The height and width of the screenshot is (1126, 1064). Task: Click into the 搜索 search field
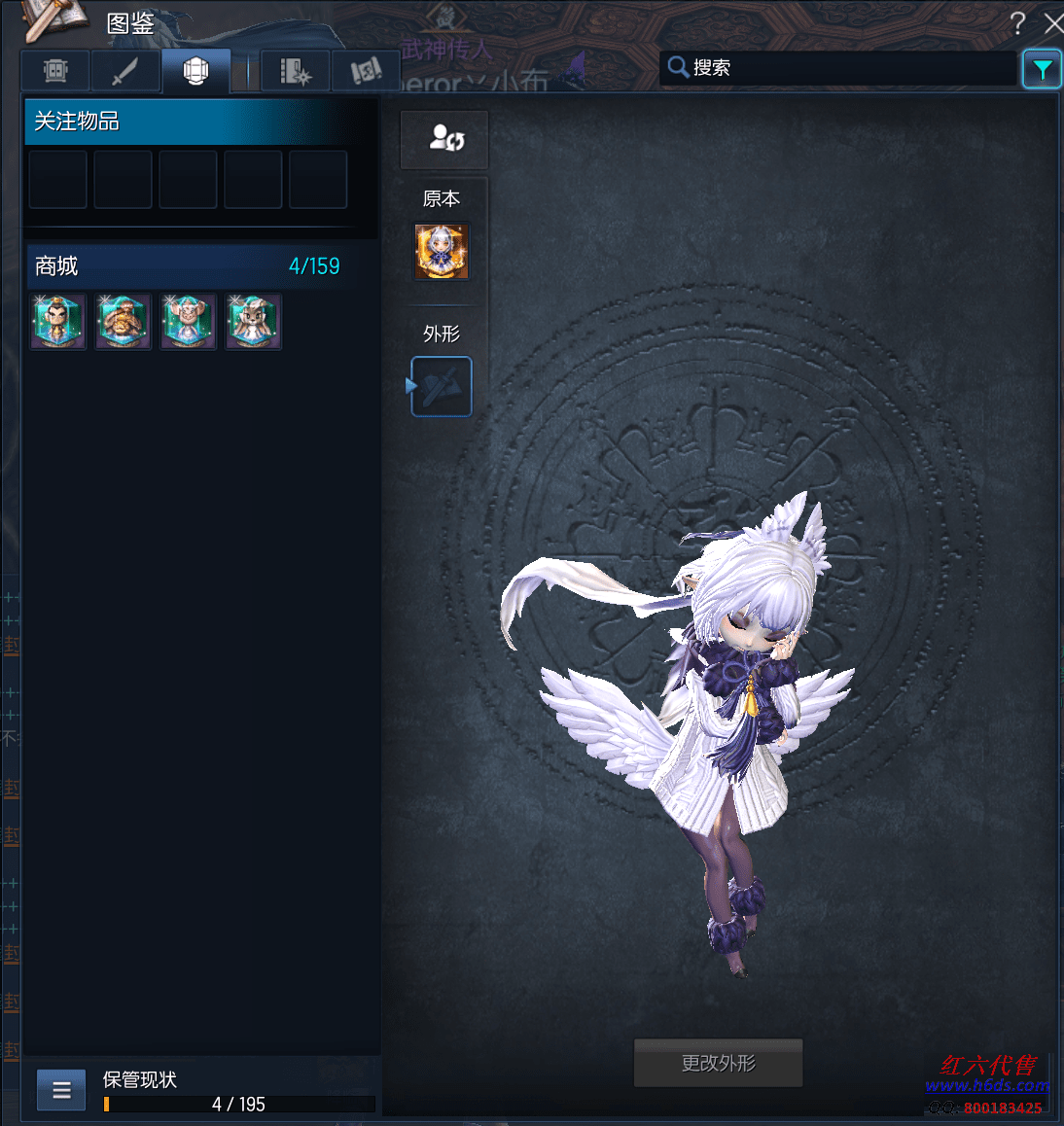click(x=846, y=68)
